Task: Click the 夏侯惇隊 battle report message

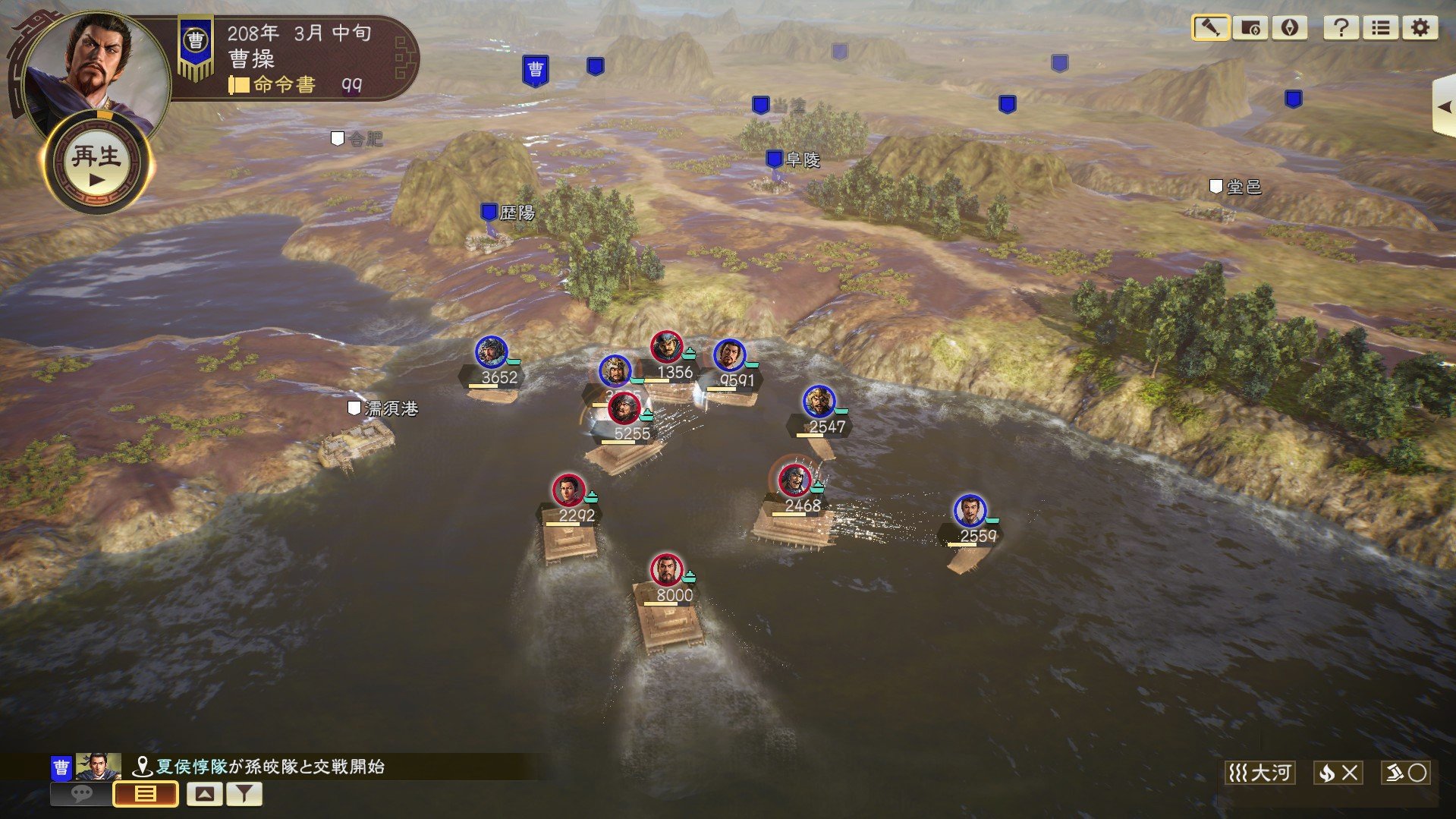Action: click(x=266, y=766)
